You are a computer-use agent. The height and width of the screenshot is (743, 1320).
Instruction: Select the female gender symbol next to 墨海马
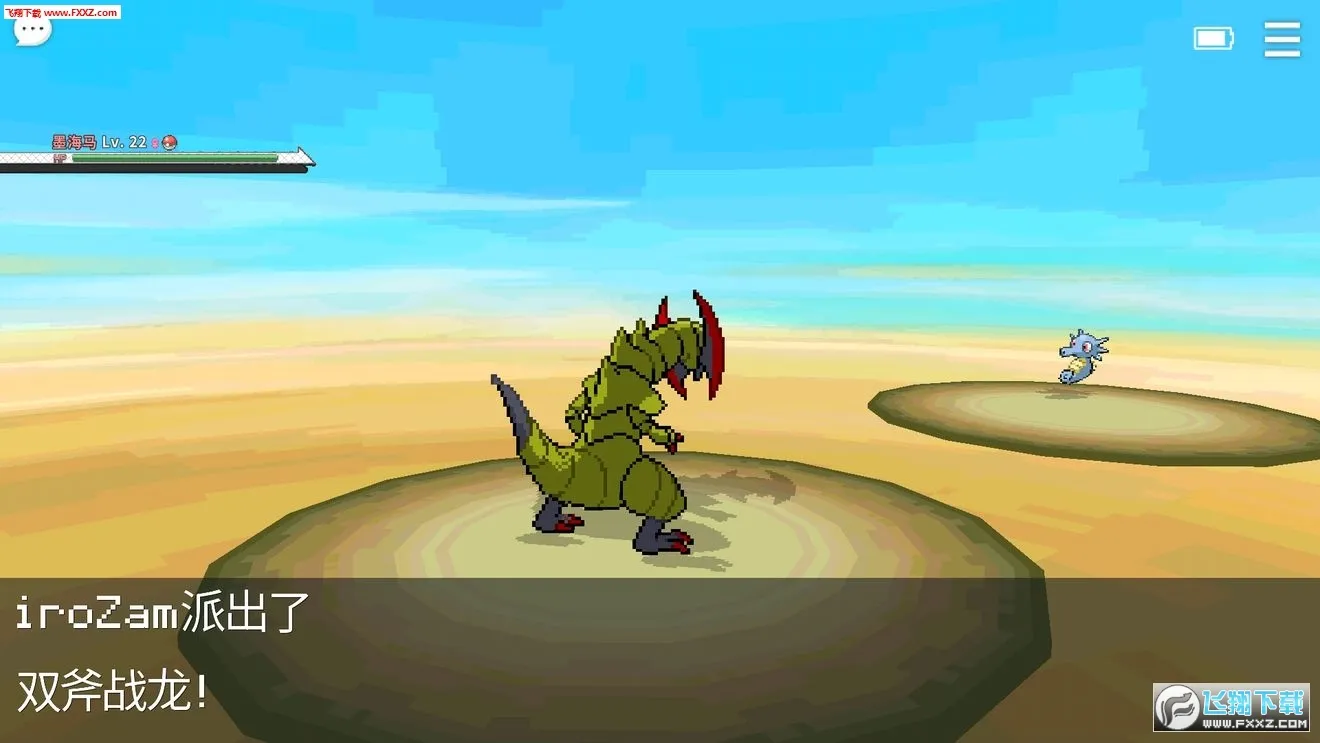(x=156, y=142)
